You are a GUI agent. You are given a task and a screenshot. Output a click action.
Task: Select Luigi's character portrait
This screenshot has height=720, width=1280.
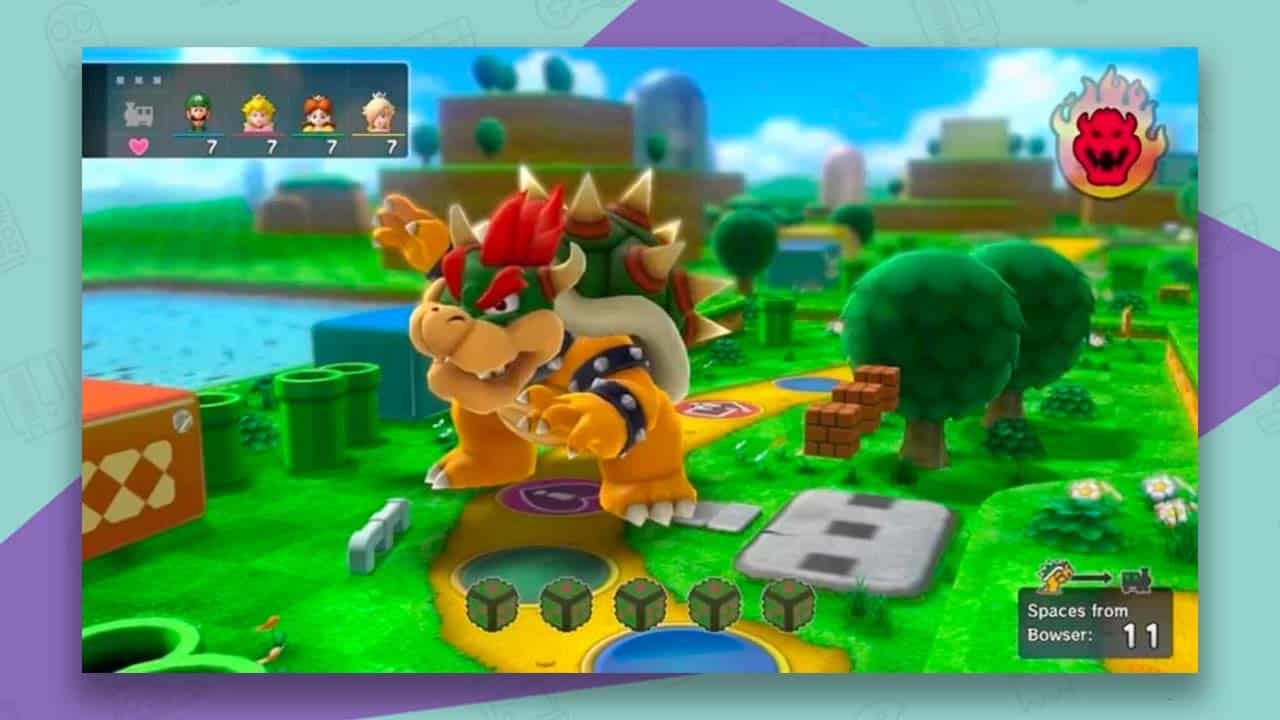click(x=197, y=110)
